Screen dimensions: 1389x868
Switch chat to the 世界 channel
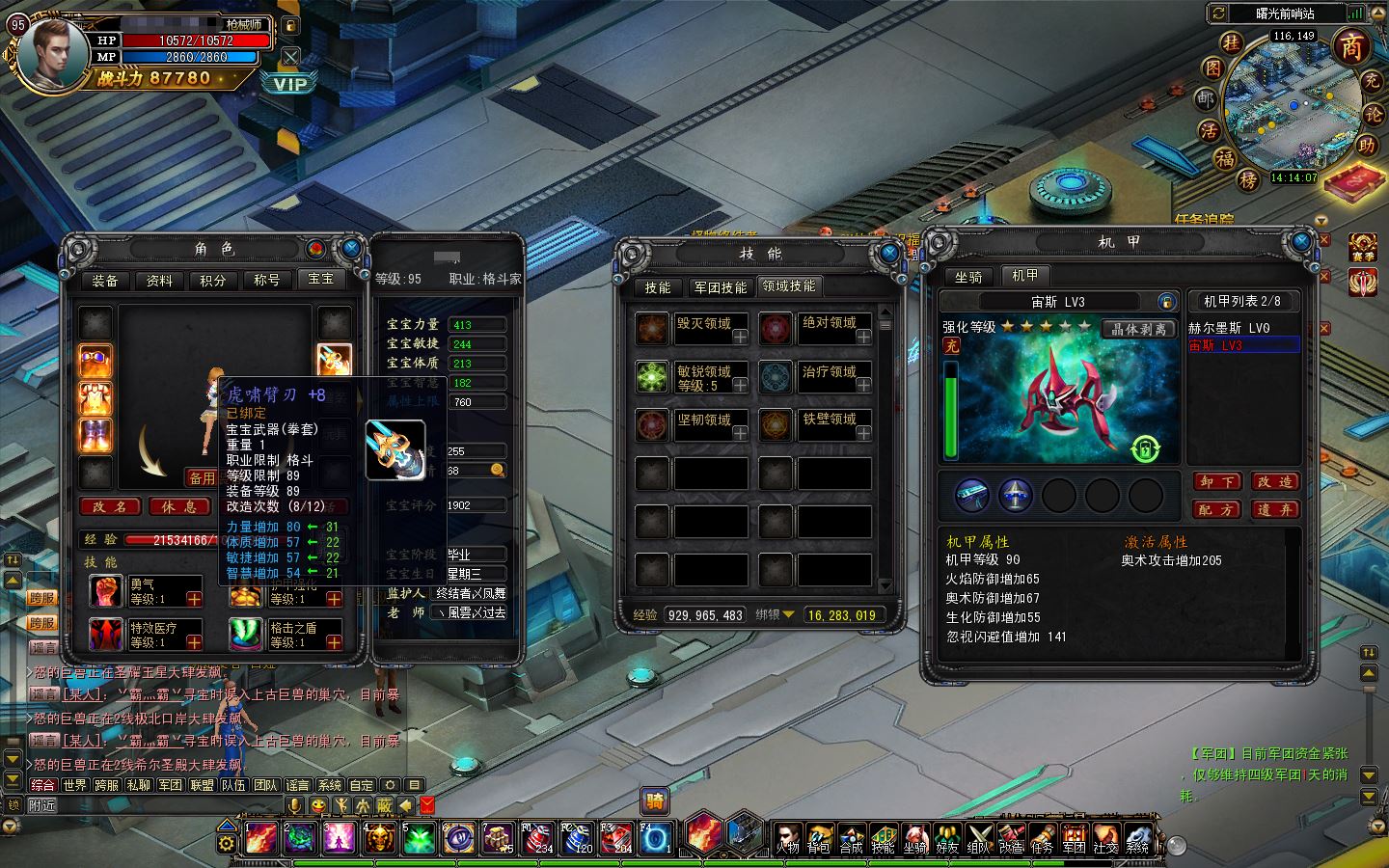[x=74, y=785]
